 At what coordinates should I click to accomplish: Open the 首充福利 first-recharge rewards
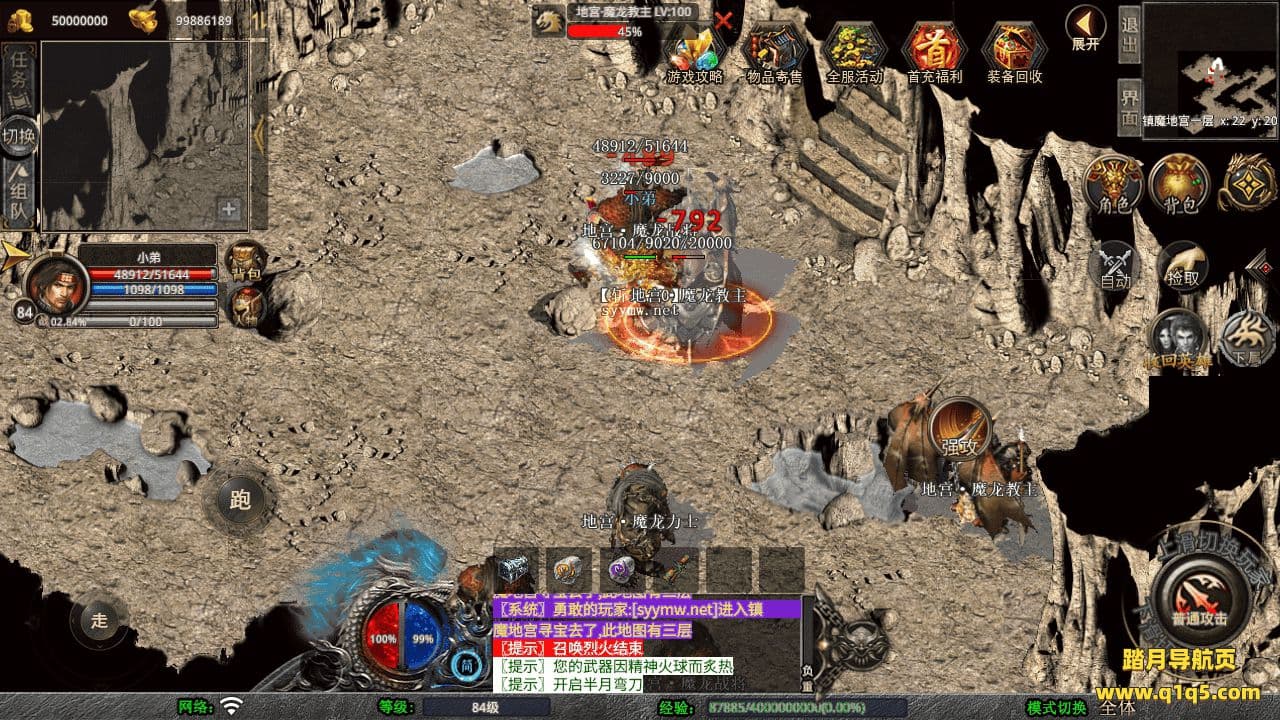pos(934,52)
